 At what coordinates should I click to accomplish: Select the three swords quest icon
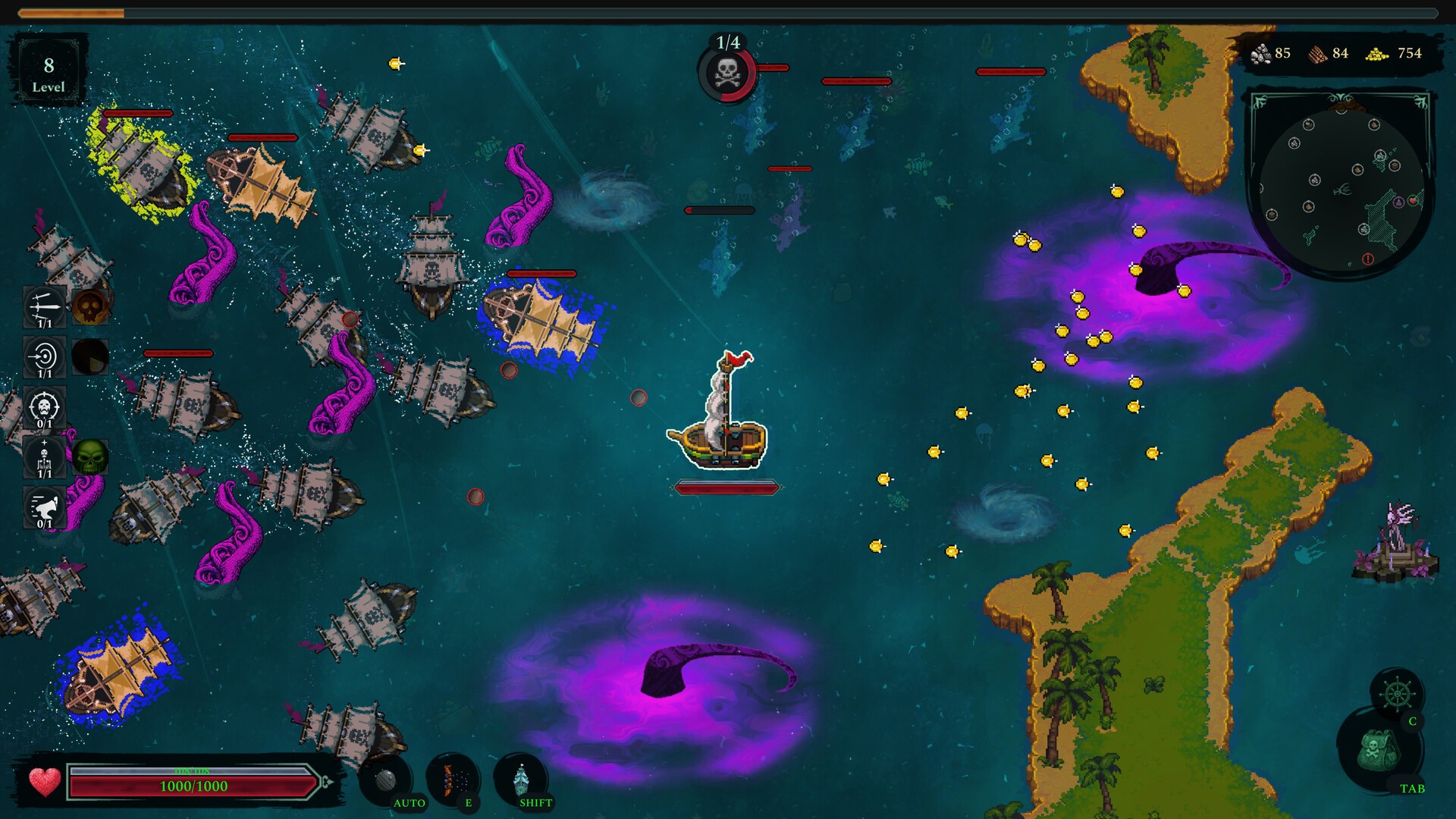coord(44,306)
